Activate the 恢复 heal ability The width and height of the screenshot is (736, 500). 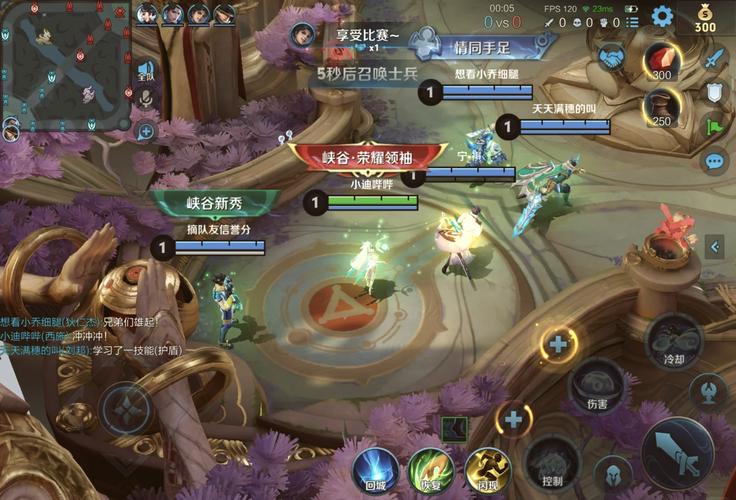point(431,468)
